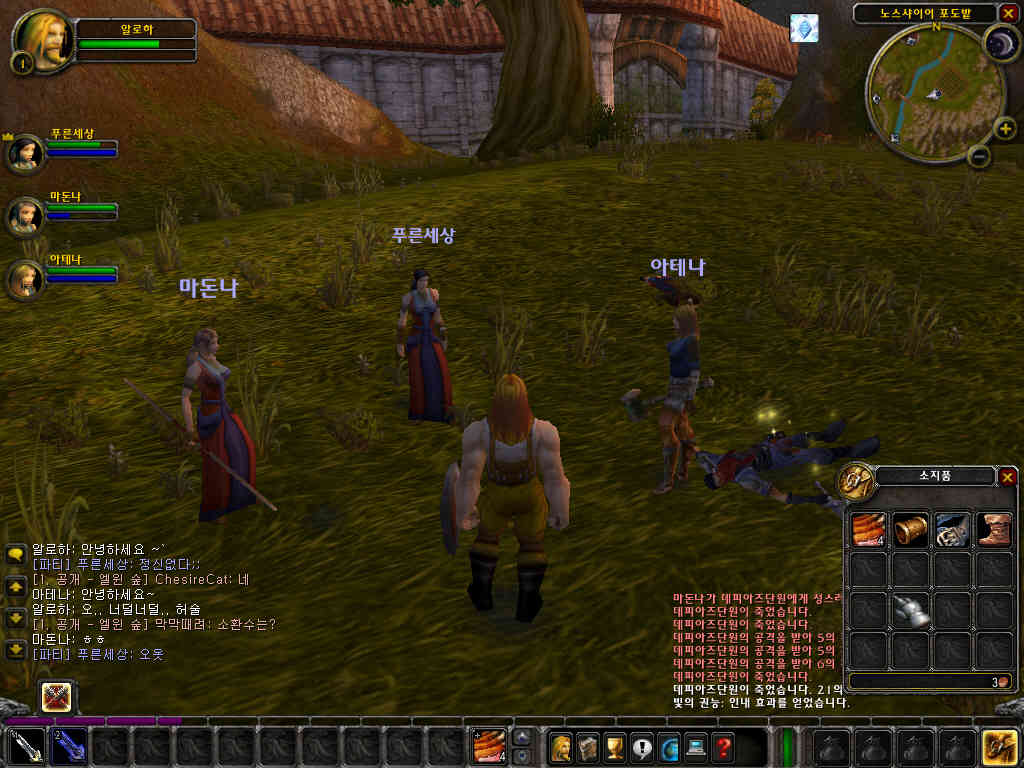Toggle the backpack button on the bag bar
Viewport: 1024px width, 768px height.
(x=999, y=747)
